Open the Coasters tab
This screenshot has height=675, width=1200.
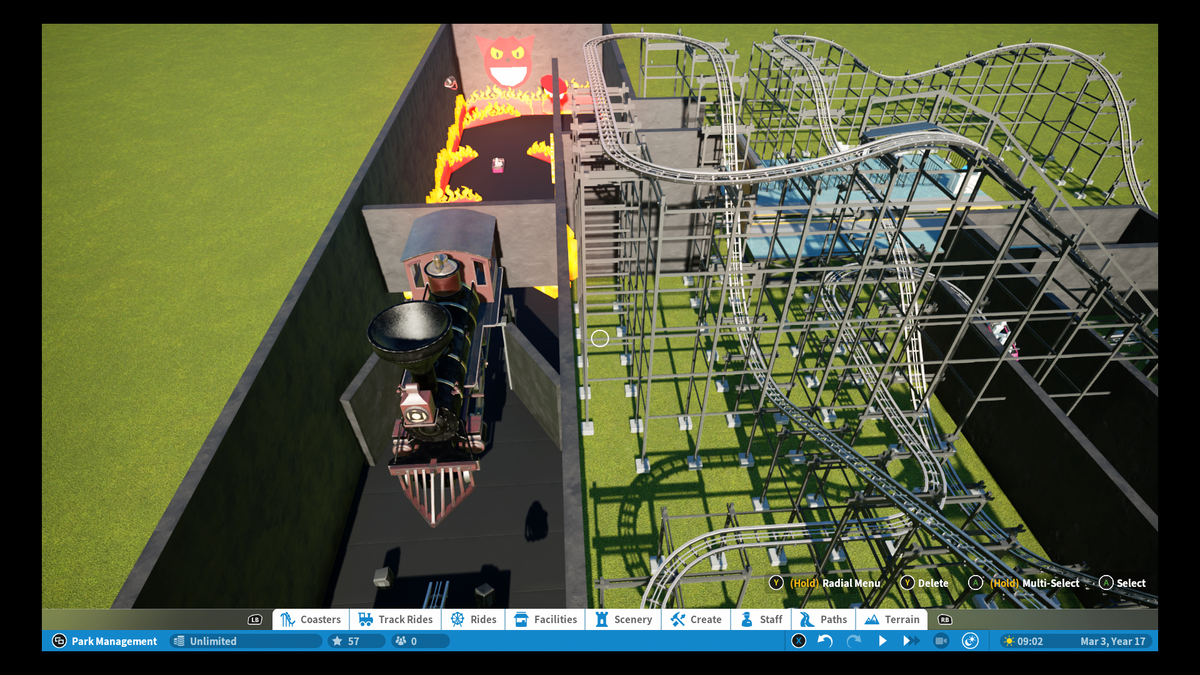pos(311,620)
